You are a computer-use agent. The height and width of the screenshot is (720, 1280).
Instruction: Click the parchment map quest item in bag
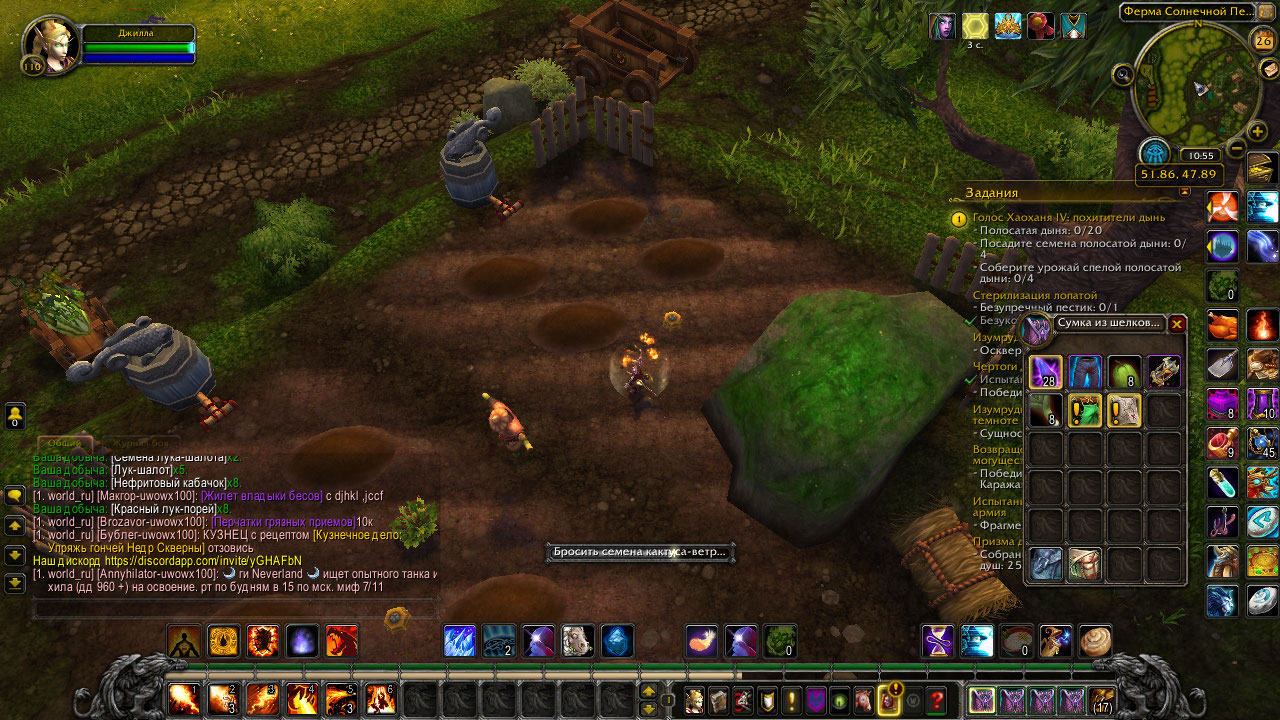pos(1124,410)
